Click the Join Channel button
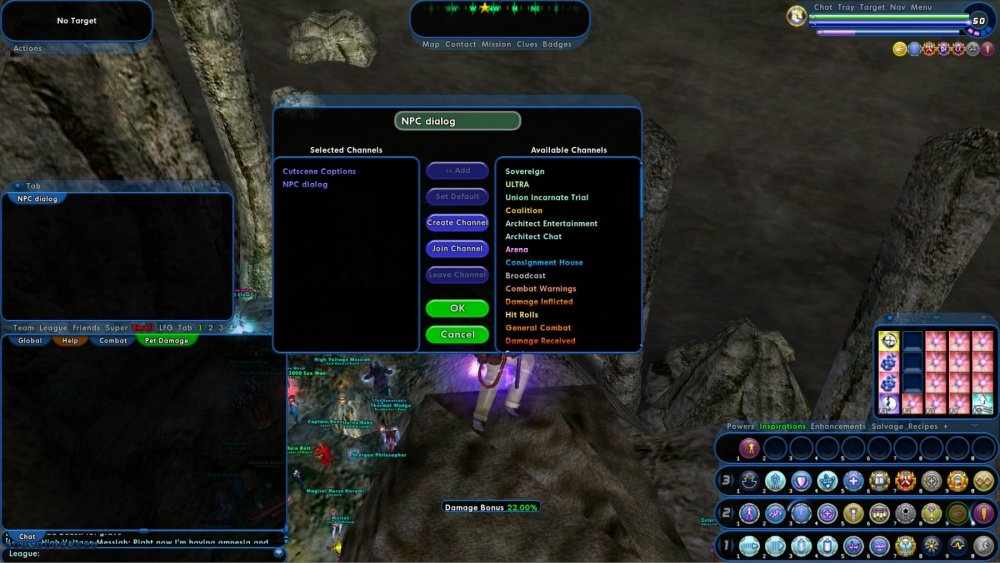Screen dimensions: 1000x563 tap(457, 249)
